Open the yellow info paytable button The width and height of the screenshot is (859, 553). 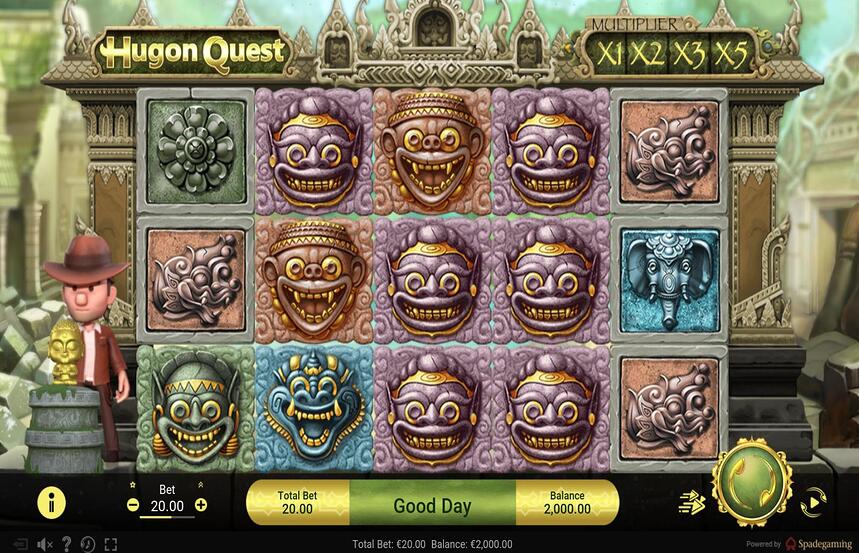(x=51, y=502)
